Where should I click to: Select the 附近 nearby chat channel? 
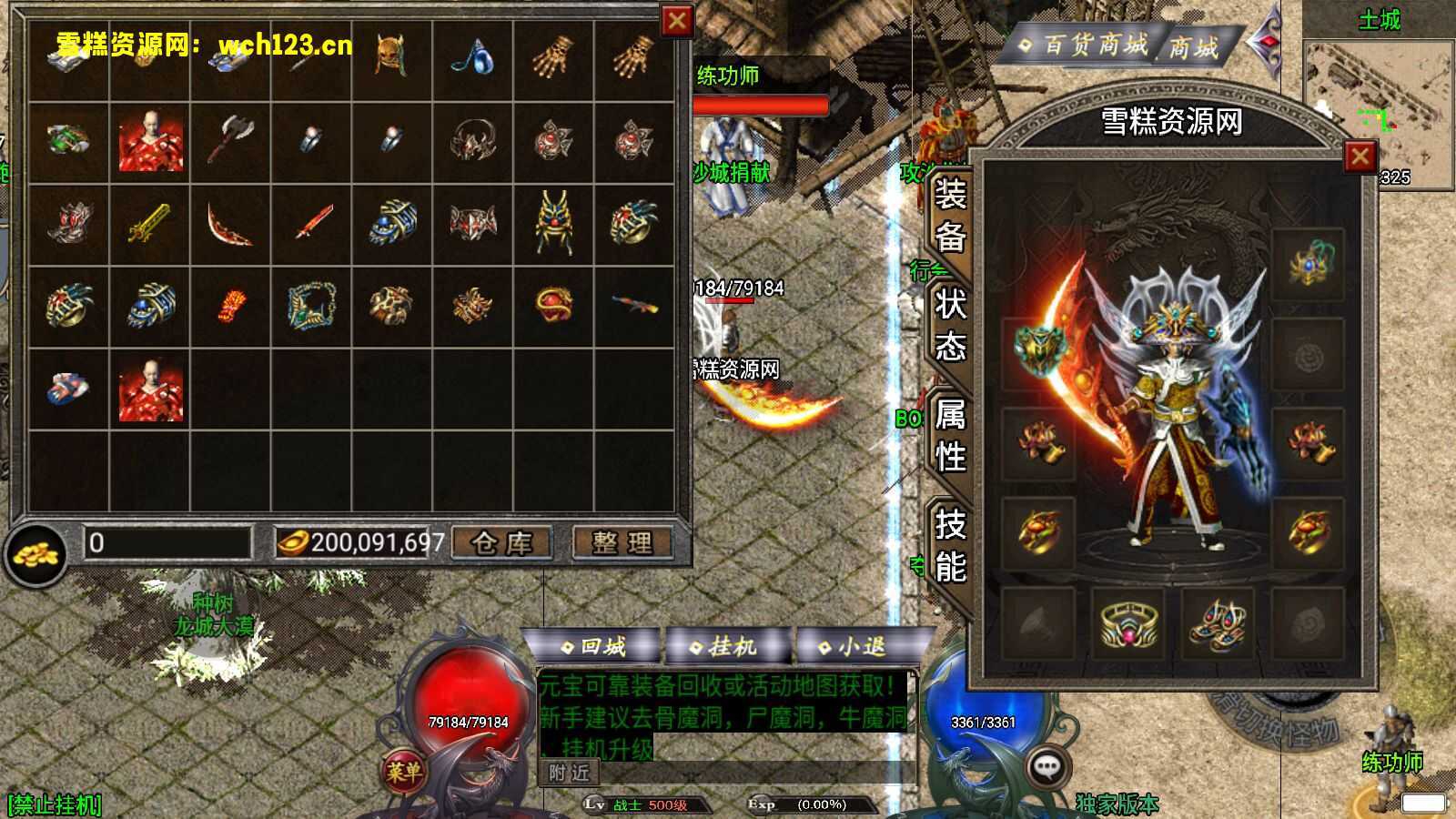(x=570, y=773)
